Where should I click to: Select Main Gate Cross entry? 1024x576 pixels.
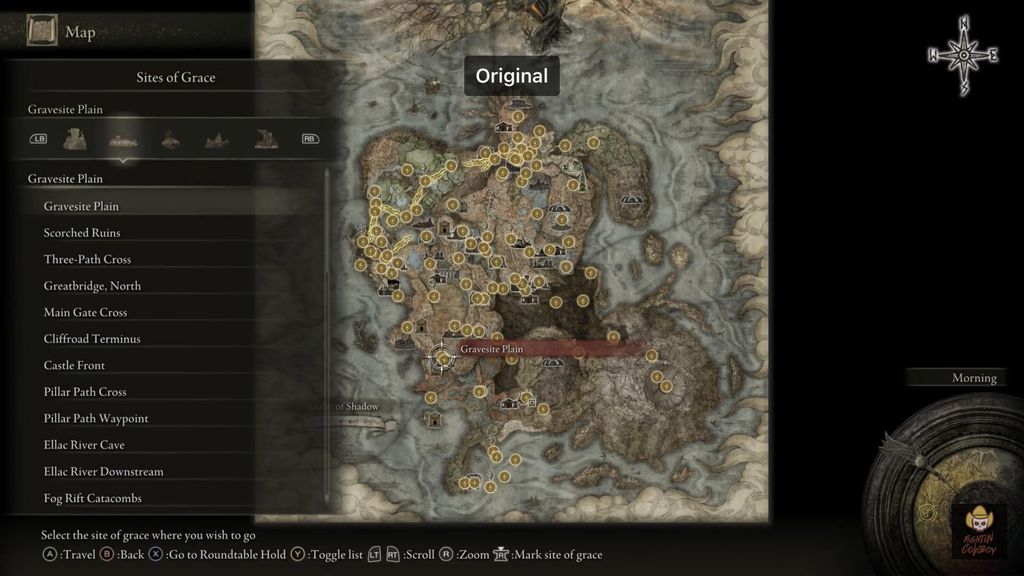[85, 312]
